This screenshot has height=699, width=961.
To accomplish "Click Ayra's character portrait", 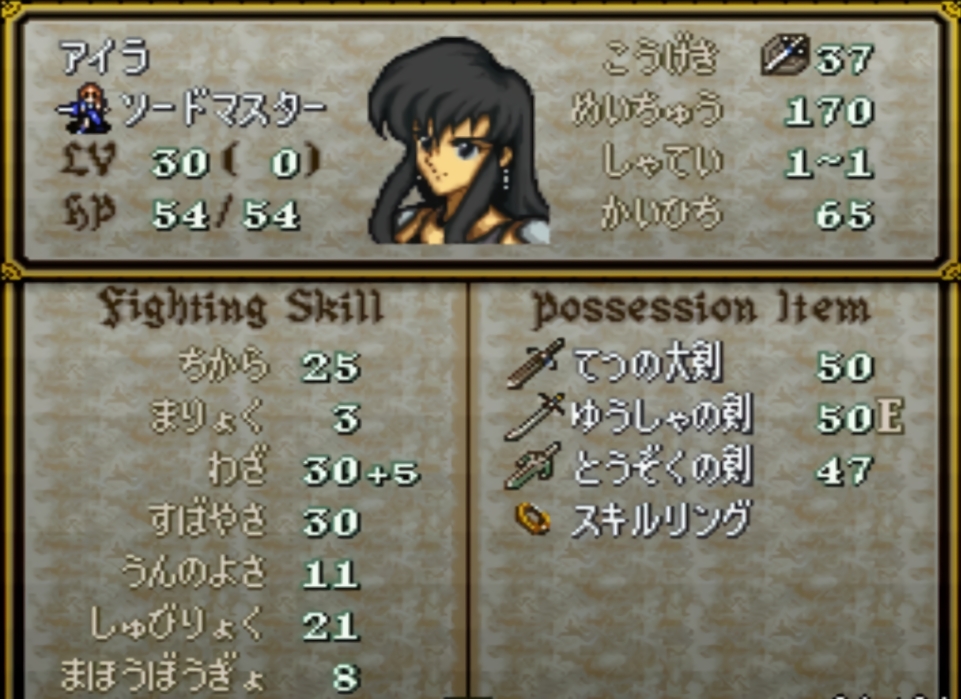I will click(458, 142).
